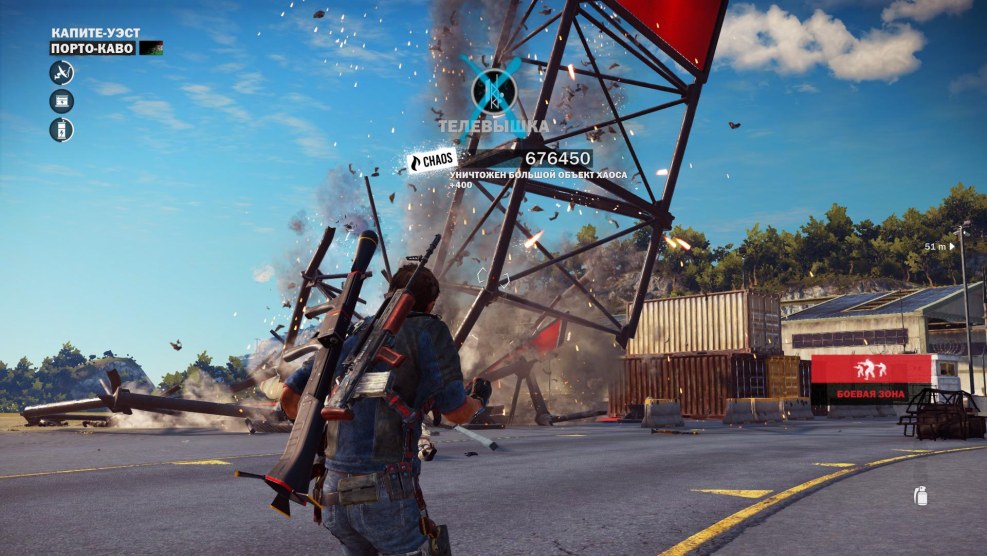Click the 51 m distance waypoint marker
The height and width of the screenshot is (556, 987).
939,246
